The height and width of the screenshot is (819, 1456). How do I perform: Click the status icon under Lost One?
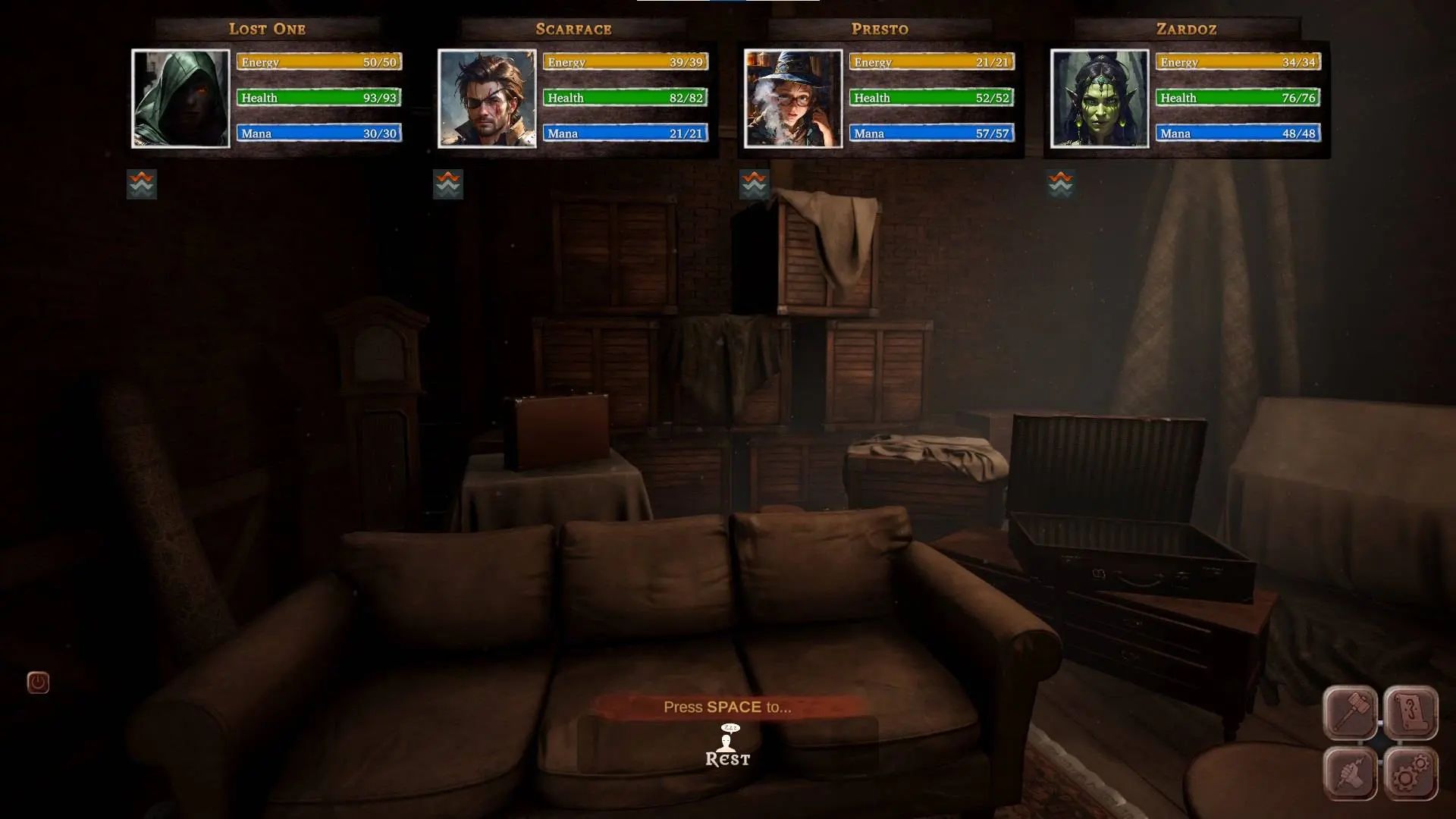coord(142,184)
